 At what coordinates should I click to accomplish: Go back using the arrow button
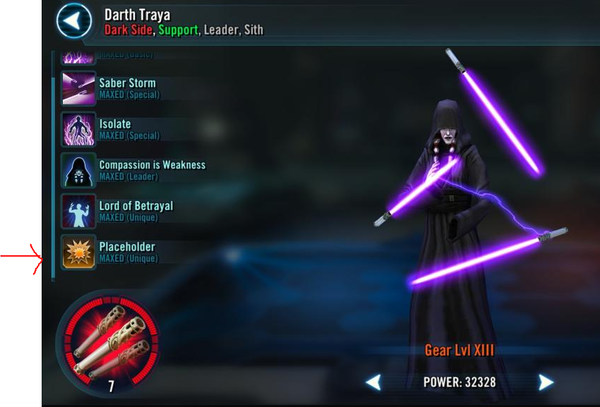click(71, 20)
